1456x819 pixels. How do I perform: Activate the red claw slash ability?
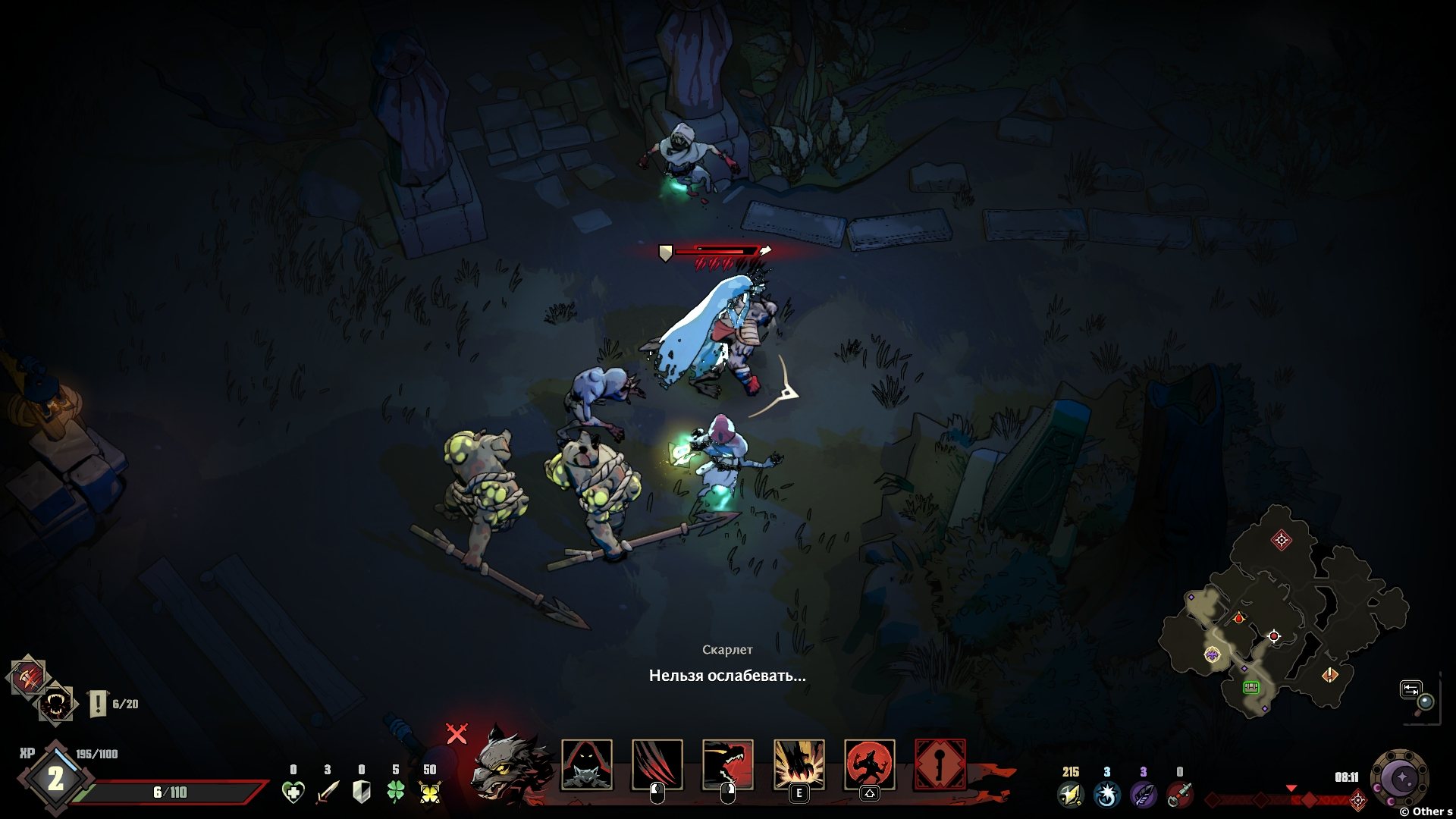[657, 764]
